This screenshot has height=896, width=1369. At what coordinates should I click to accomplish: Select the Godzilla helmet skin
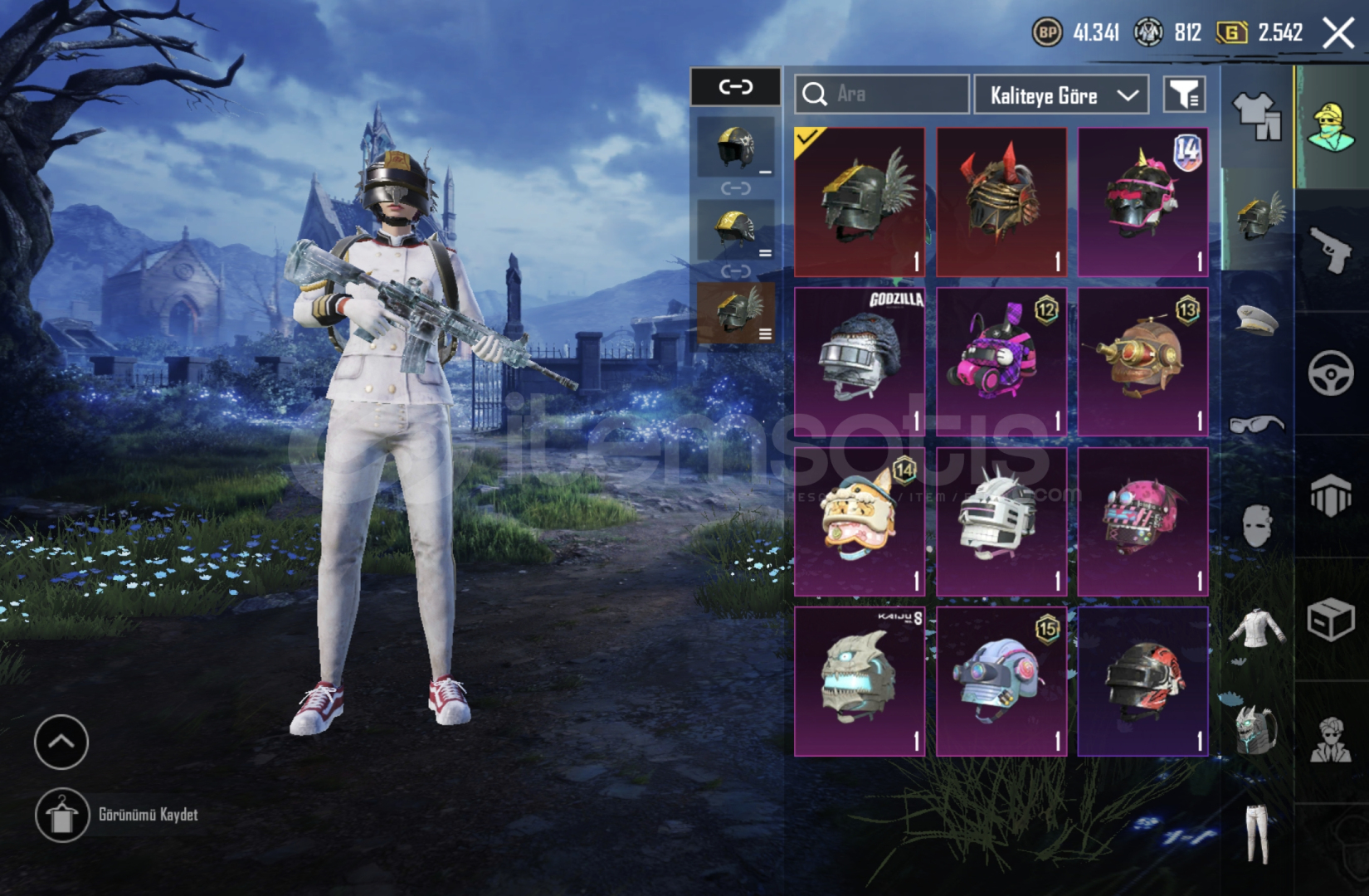click(x=860, y=362)
